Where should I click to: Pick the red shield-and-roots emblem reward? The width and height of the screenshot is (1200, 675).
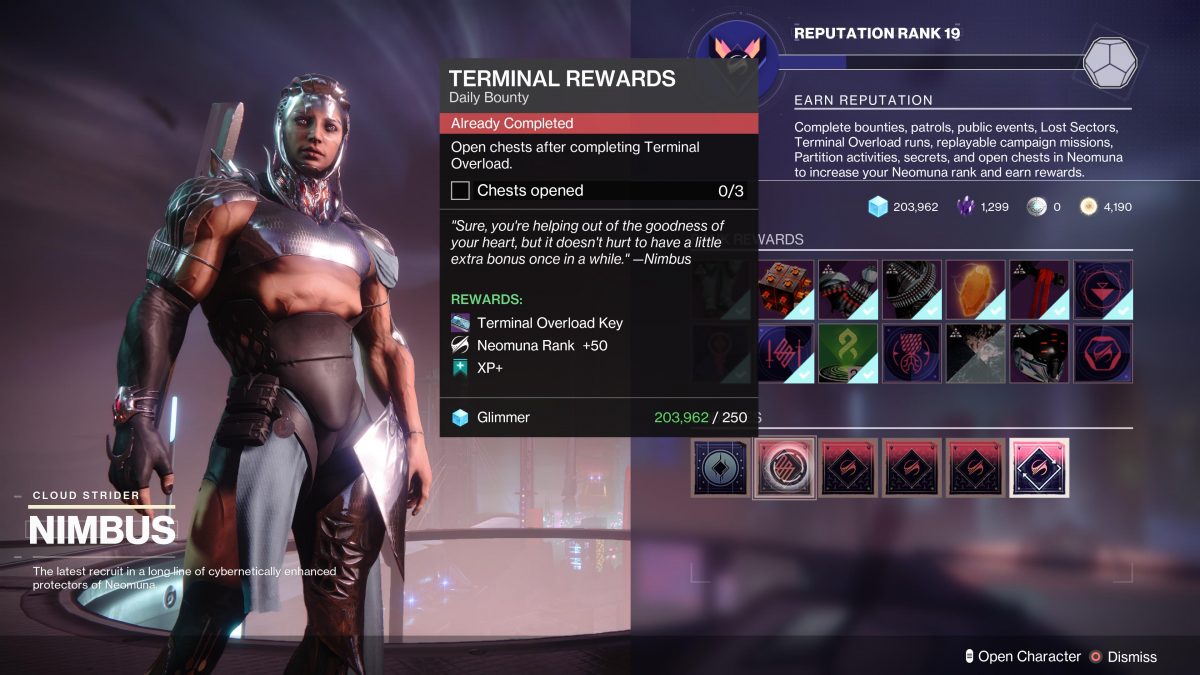(911, 353)
